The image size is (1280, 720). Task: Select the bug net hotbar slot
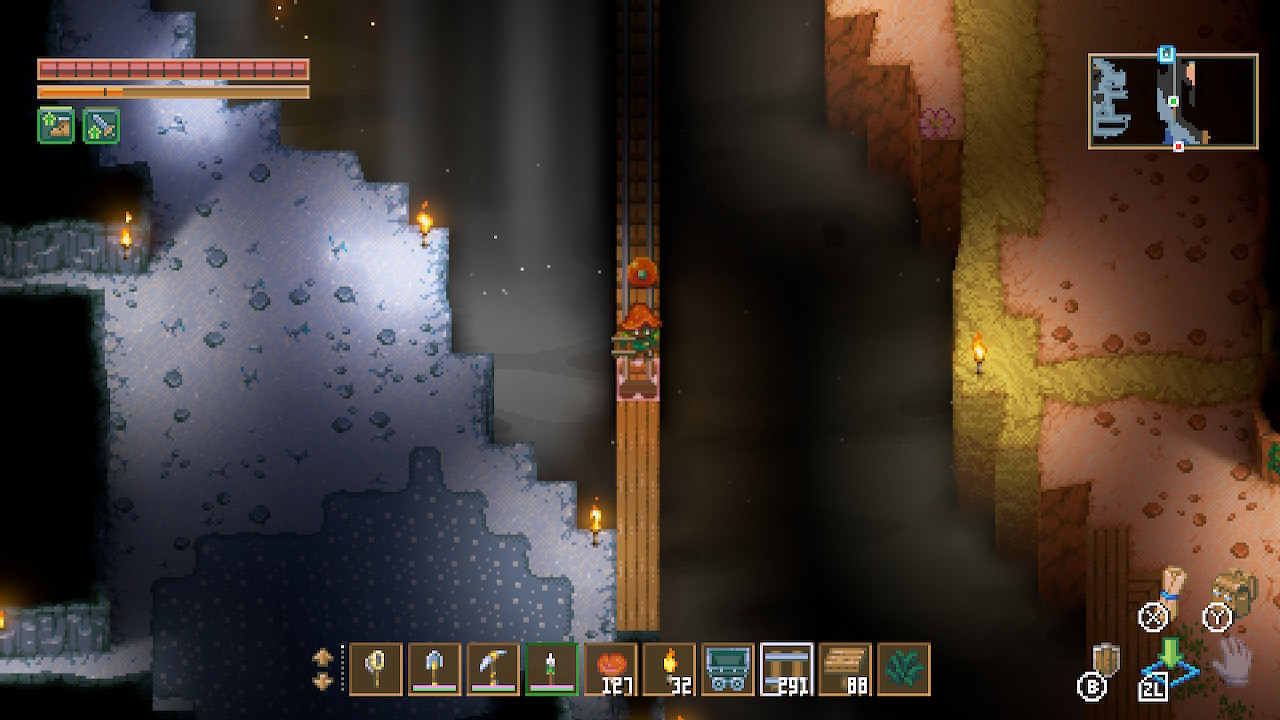pos(376,669)
